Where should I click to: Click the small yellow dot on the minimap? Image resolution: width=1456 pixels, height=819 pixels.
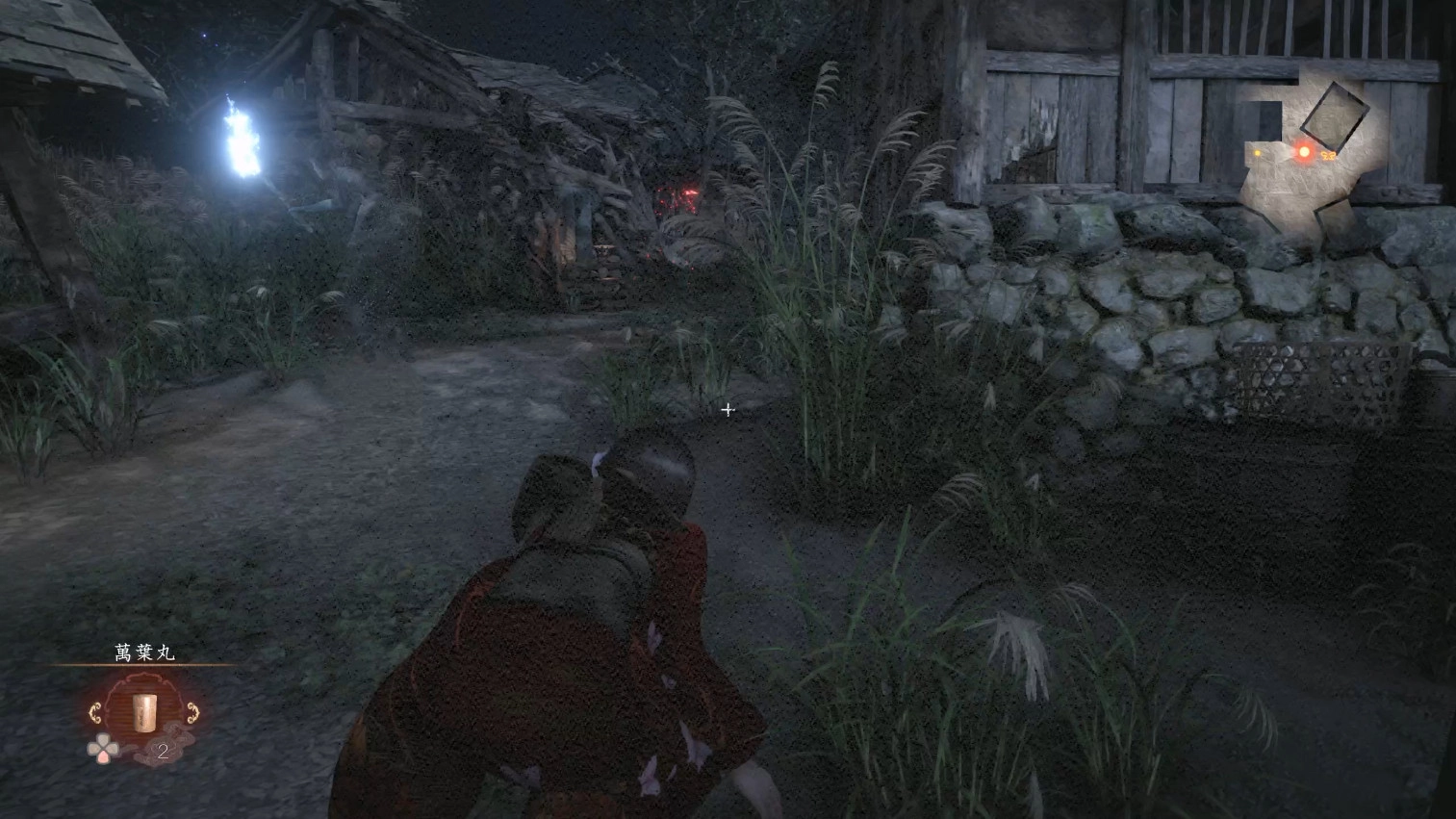[1258, 153]
